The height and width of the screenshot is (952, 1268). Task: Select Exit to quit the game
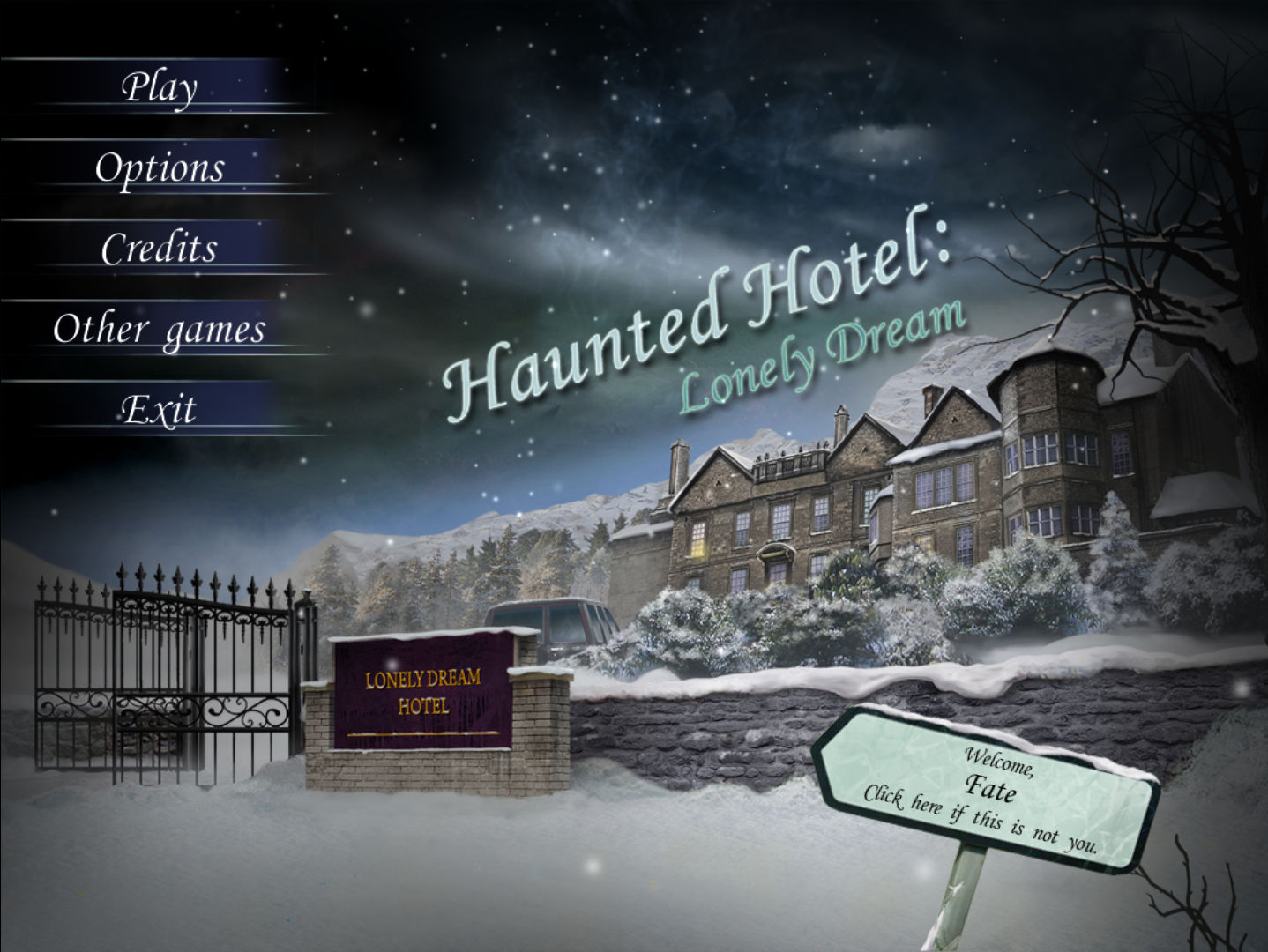[x=161, y=408]
